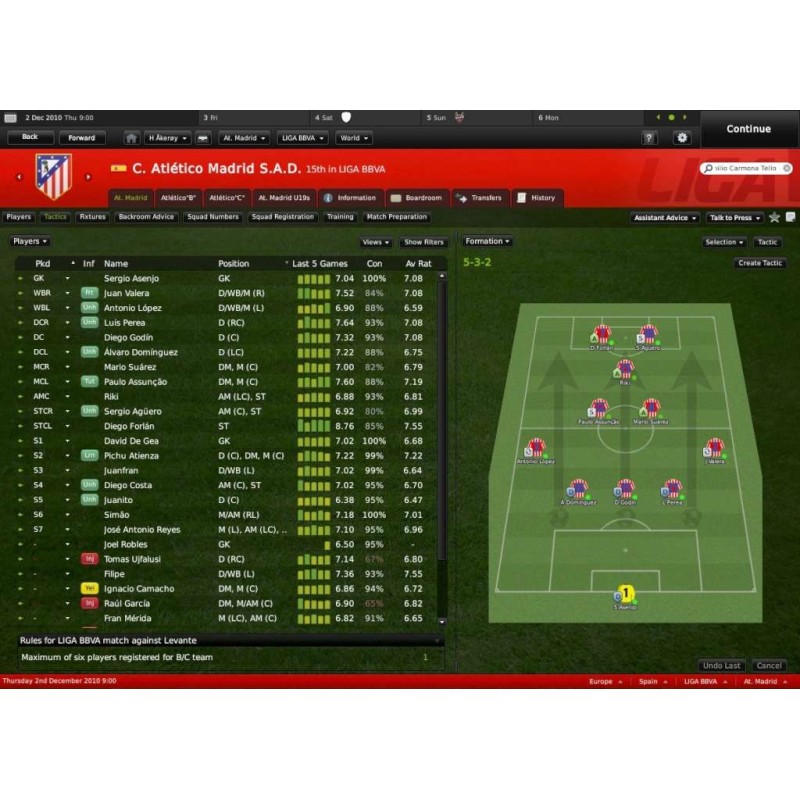
Task: Click the Show Filters button
Action: [x=424, y=242]
